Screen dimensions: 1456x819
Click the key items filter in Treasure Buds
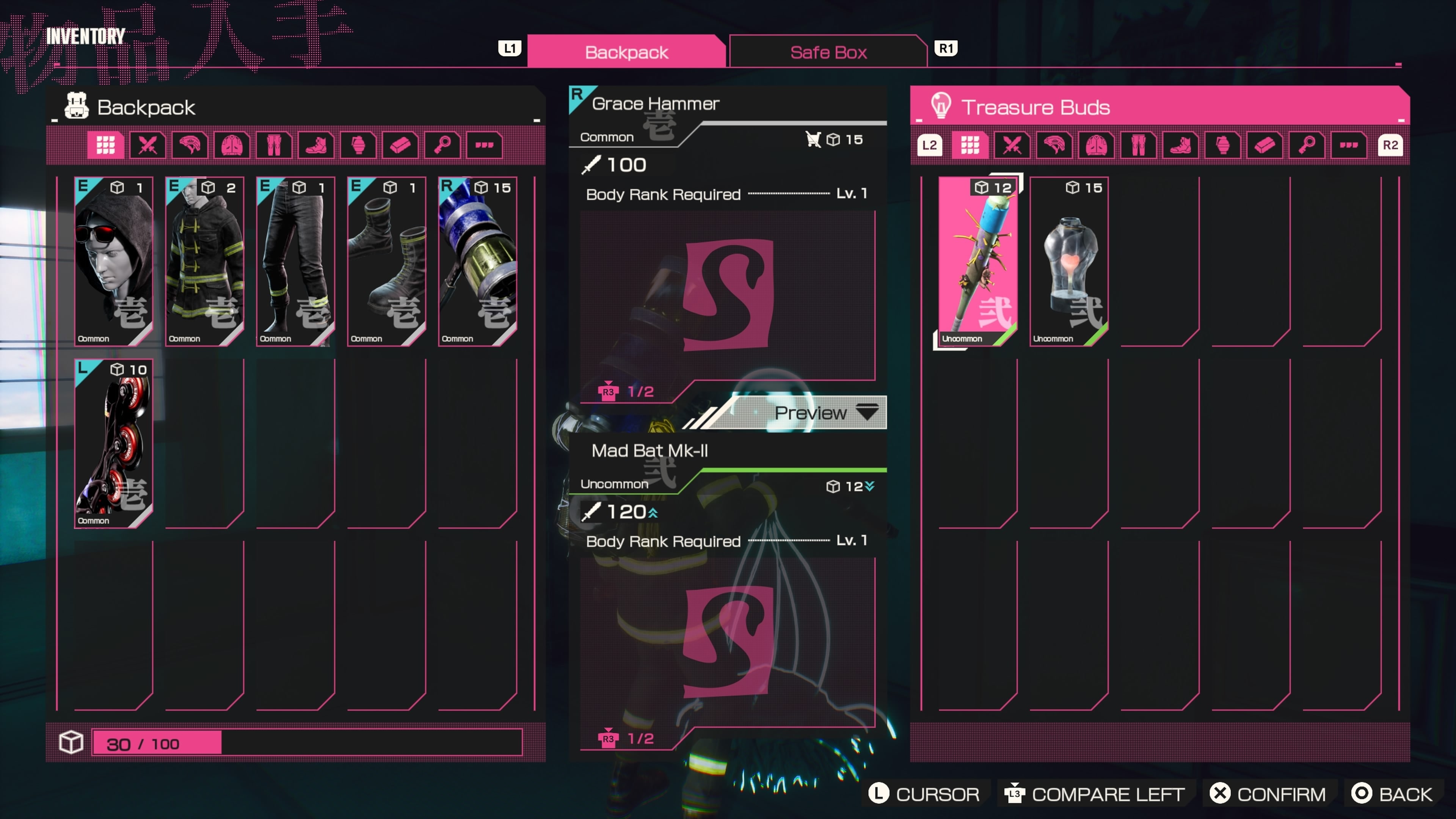click(x=1307, y=145)
